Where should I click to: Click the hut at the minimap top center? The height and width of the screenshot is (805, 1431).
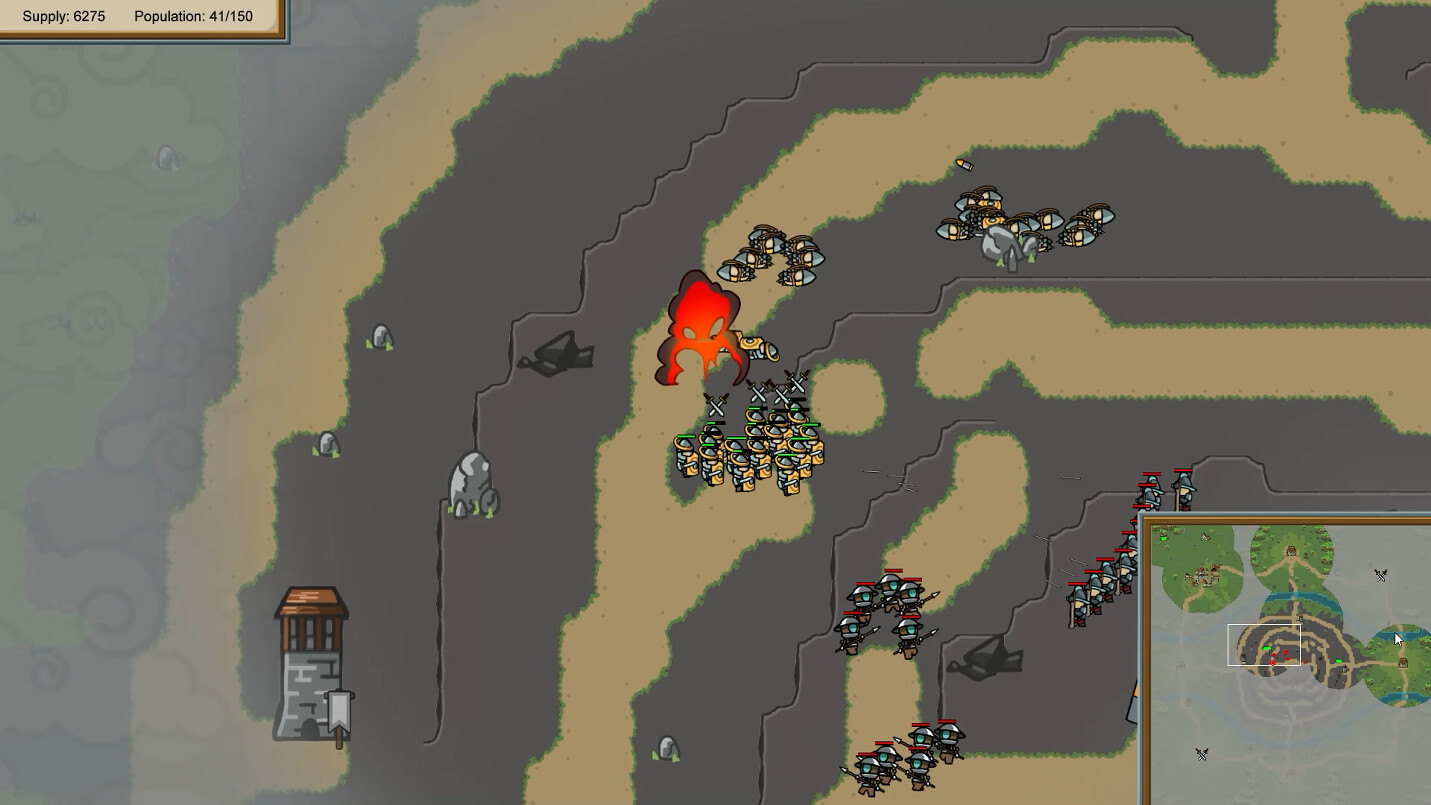1290,549
